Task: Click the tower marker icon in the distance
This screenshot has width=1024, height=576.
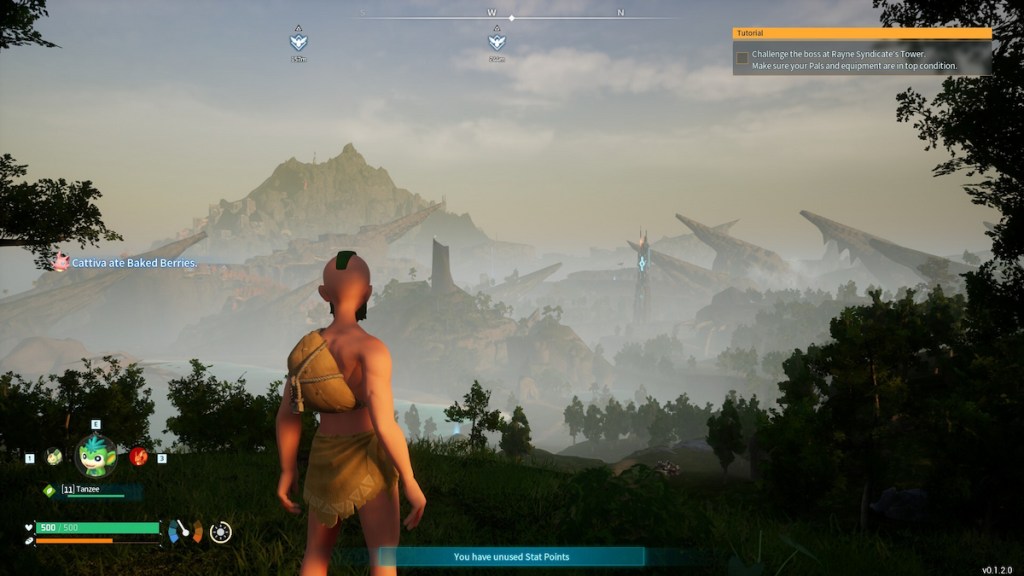Action: (642, 262)
